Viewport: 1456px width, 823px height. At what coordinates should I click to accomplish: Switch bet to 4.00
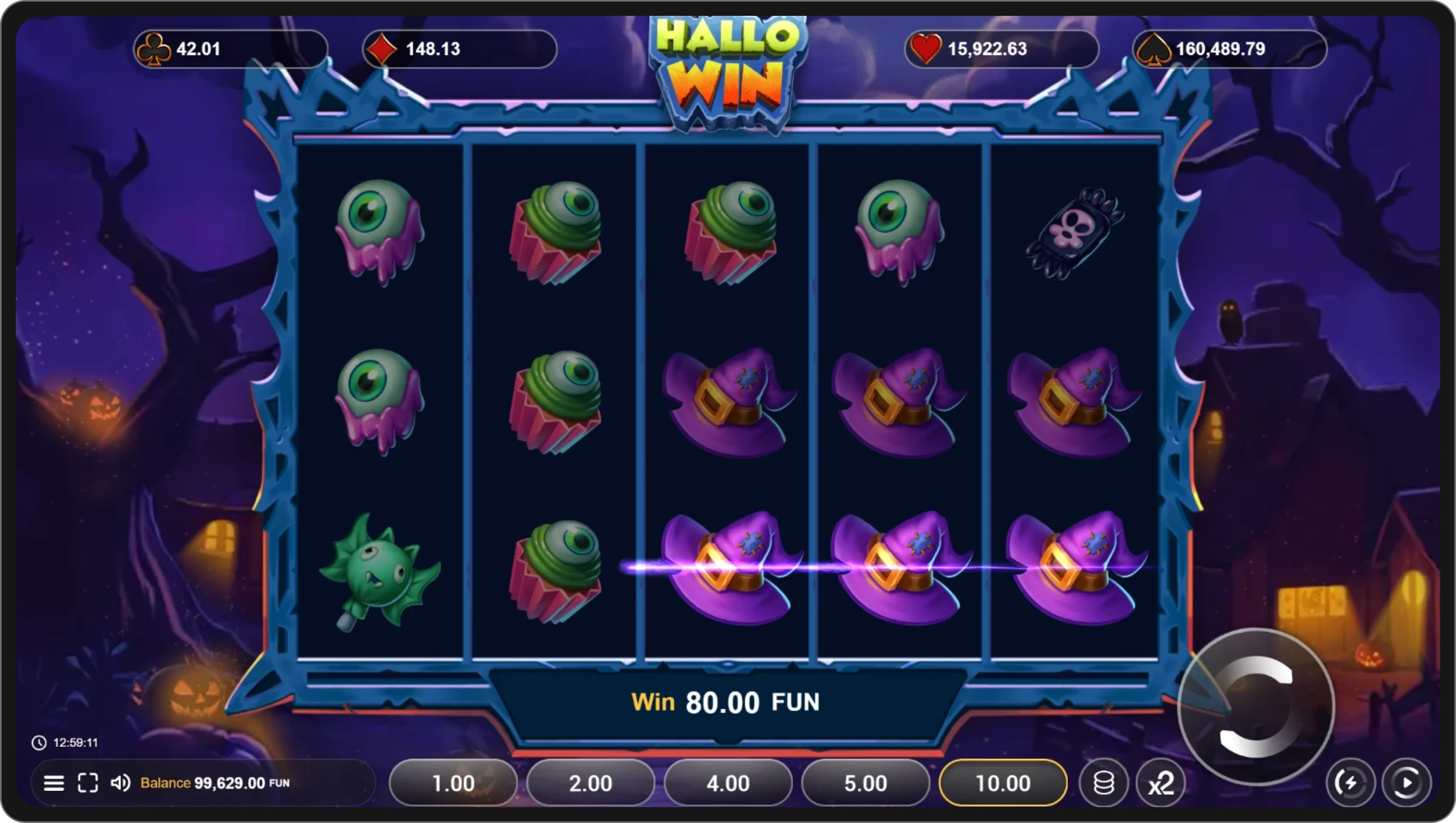point(728,783)
